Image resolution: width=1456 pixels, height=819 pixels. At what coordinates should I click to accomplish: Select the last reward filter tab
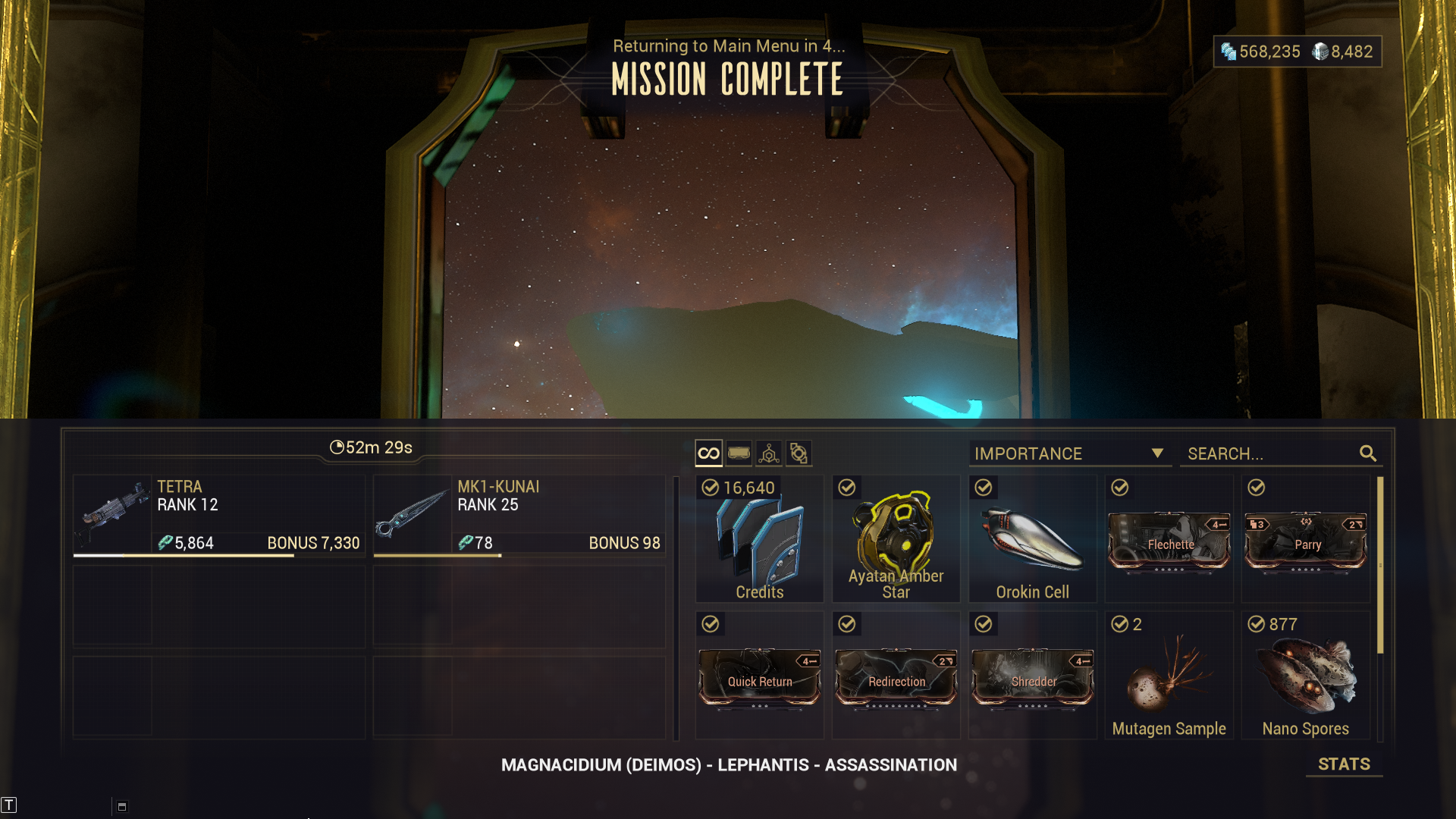point(799,453)
